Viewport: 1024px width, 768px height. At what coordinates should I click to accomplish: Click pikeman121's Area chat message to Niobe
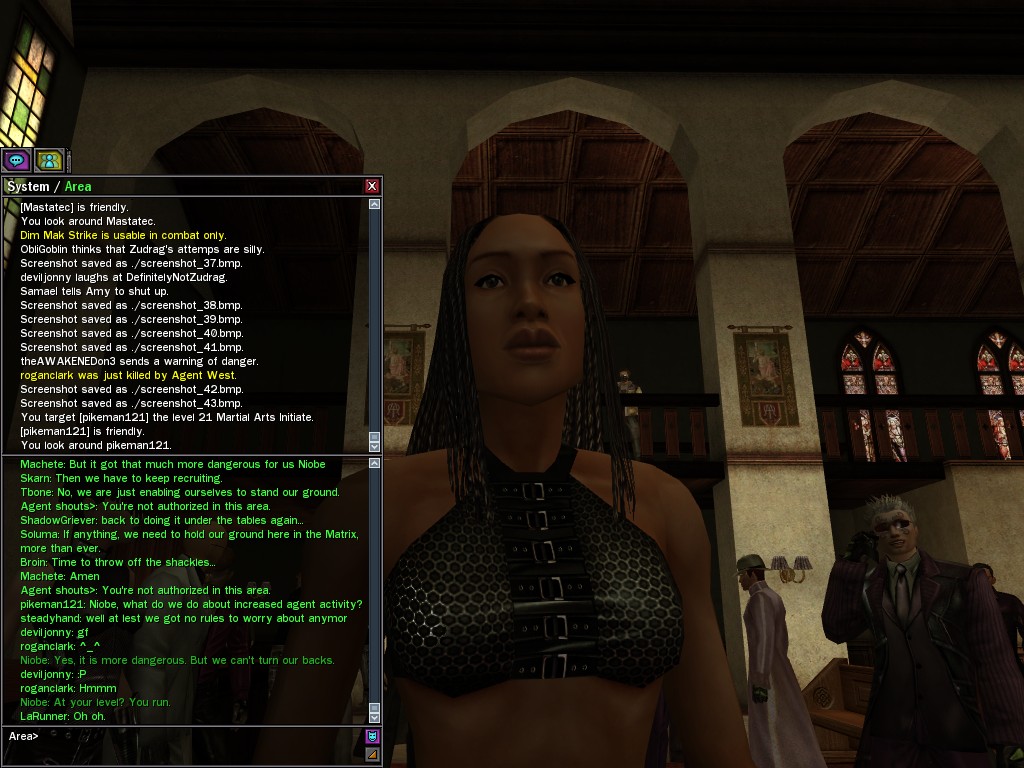pyautogui.click(x=191, y=604)
